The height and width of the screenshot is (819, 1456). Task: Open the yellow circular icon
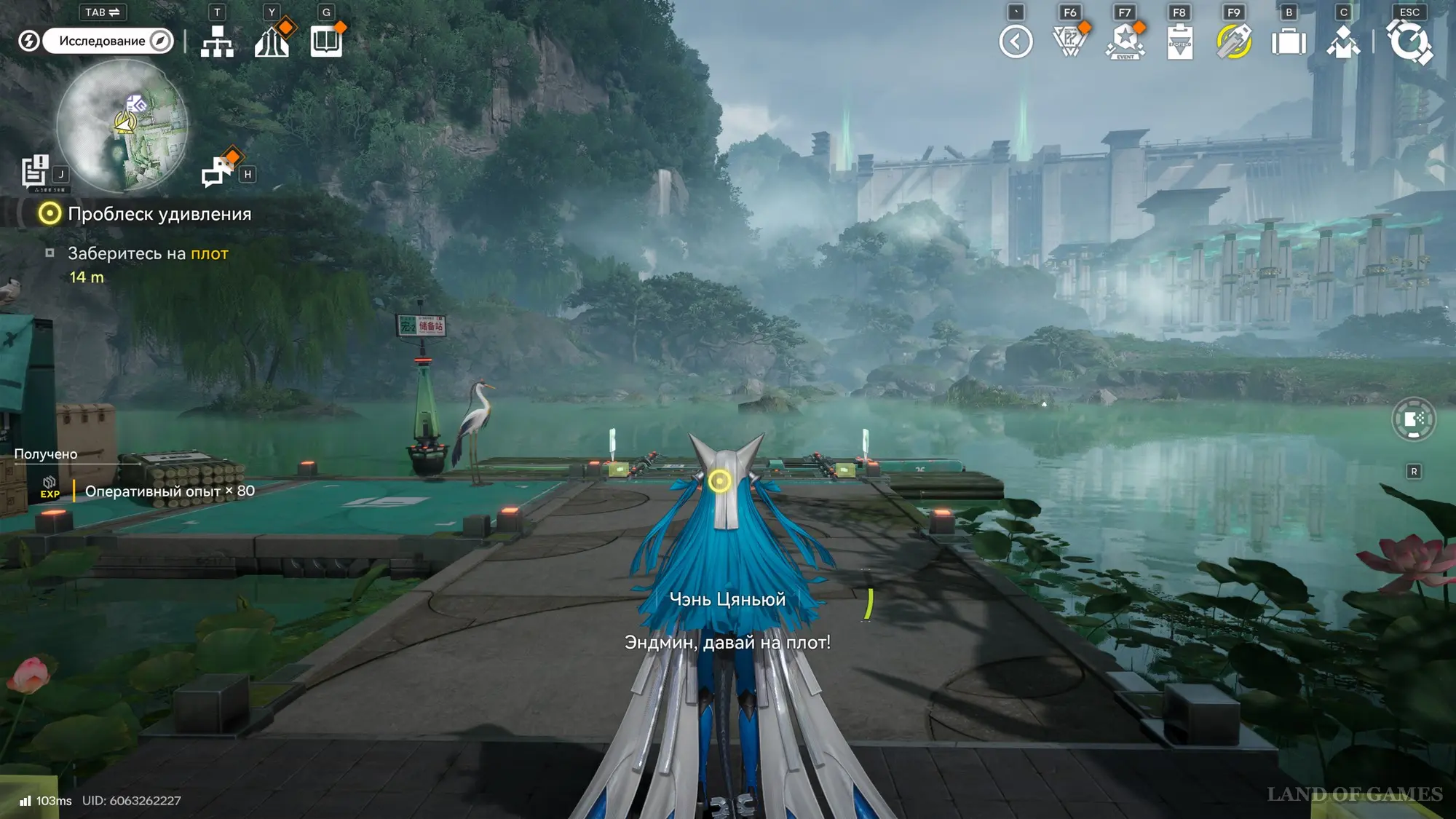point(1234,41)
